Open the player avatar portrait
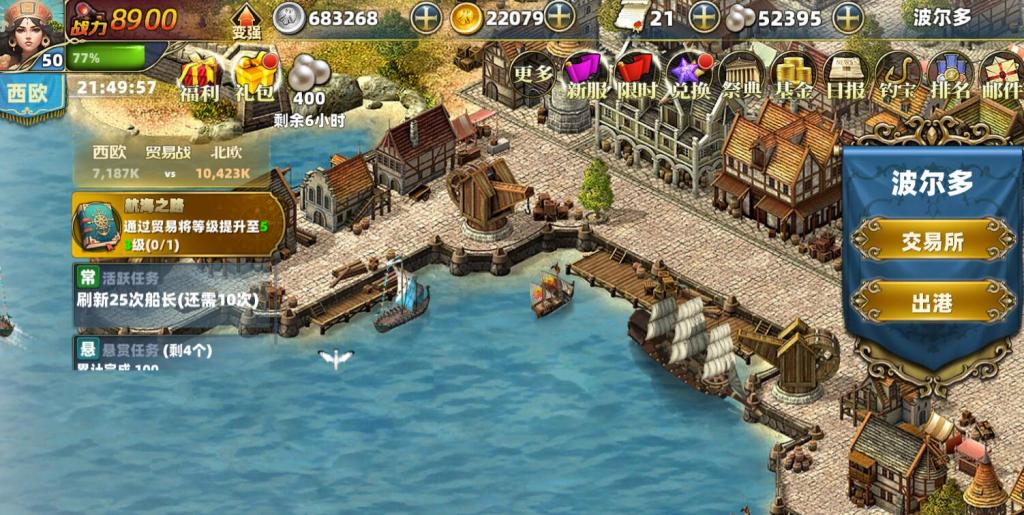 click(x=30, y=30)
